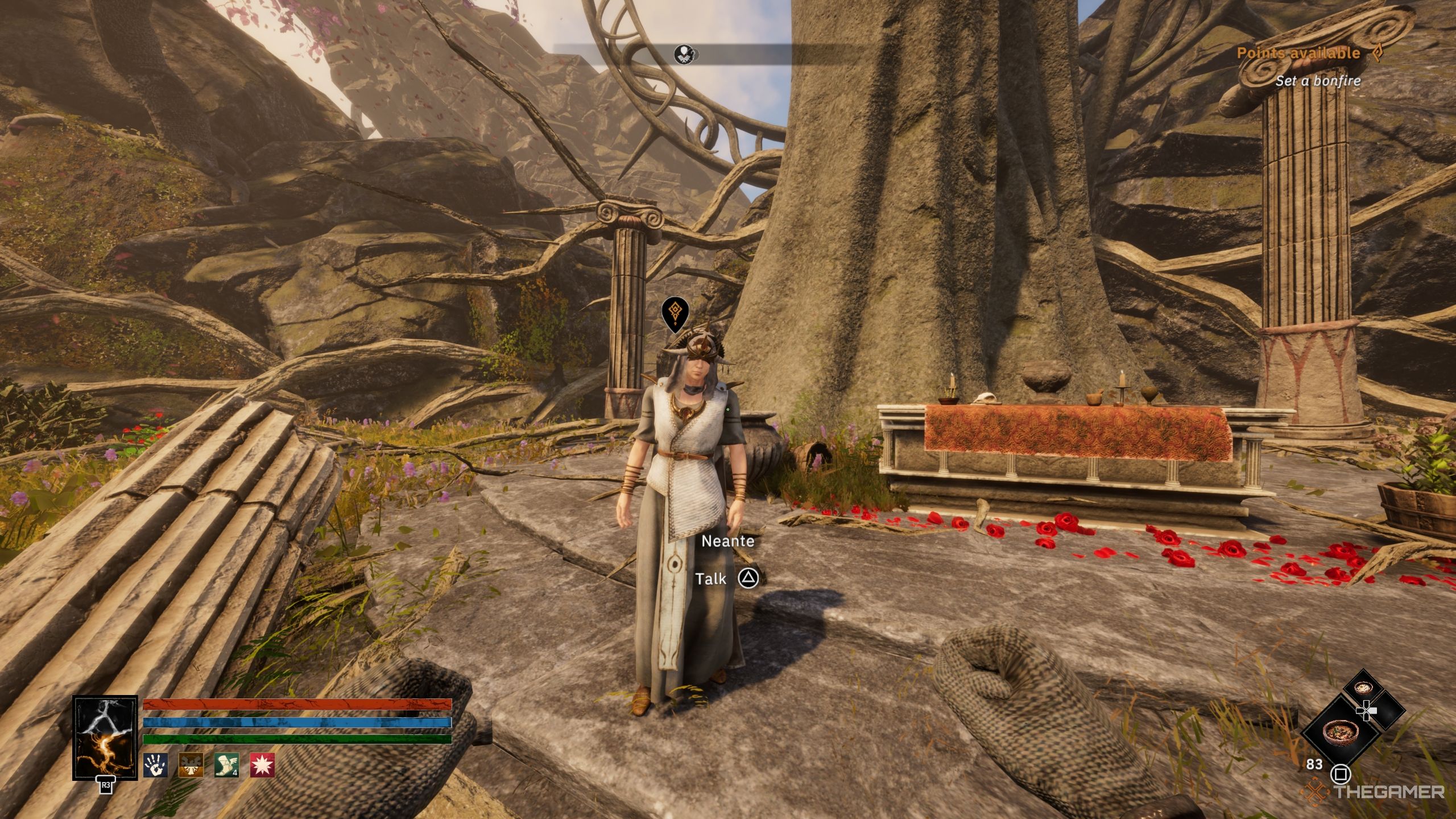Viewport: 1456px width, 819px height.
Task: Inspect the winged sandal buff icon
Action: tap(226, 765)
